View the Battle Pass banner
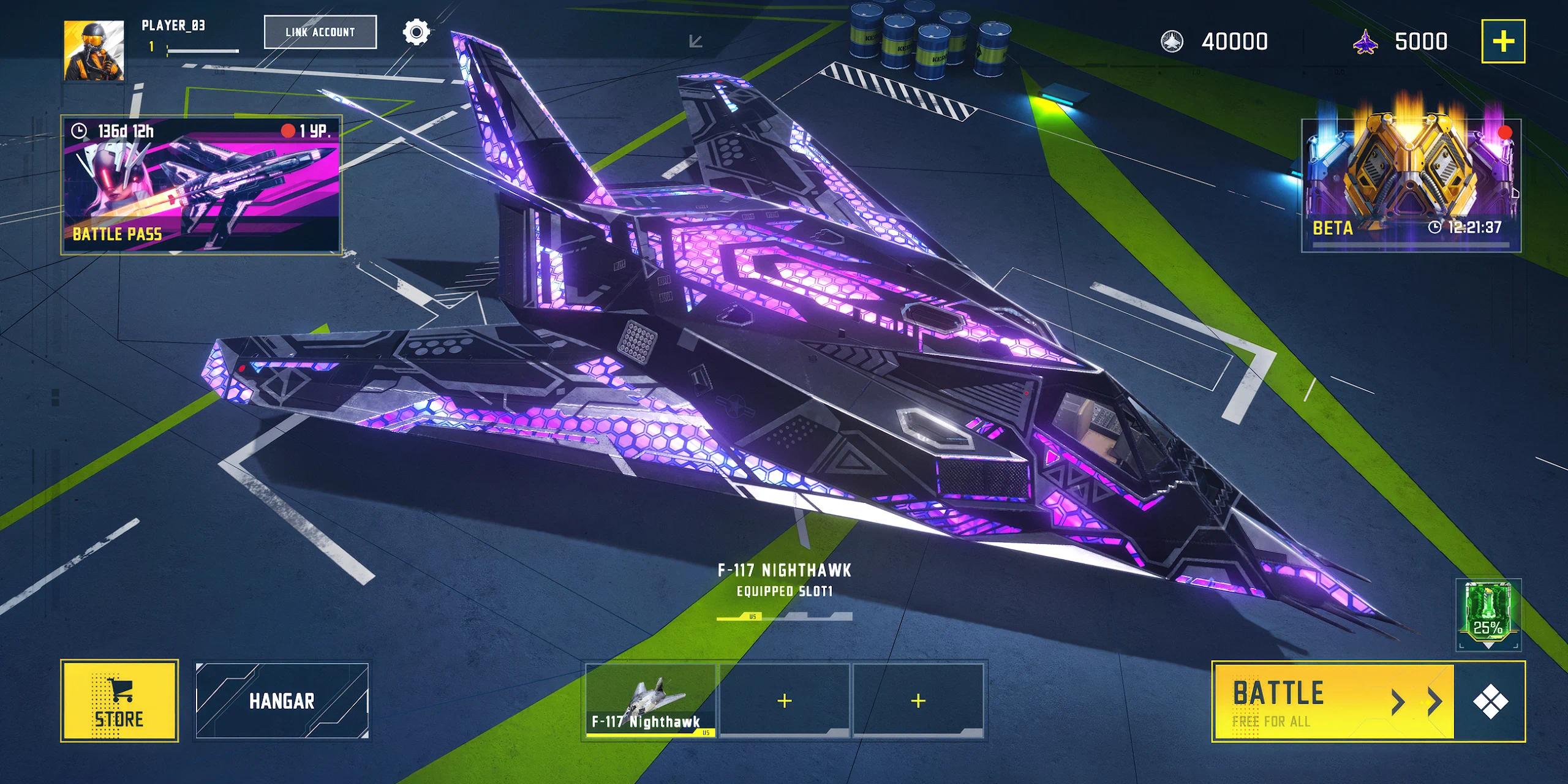 pyautogui.click(x=201, y=184)
